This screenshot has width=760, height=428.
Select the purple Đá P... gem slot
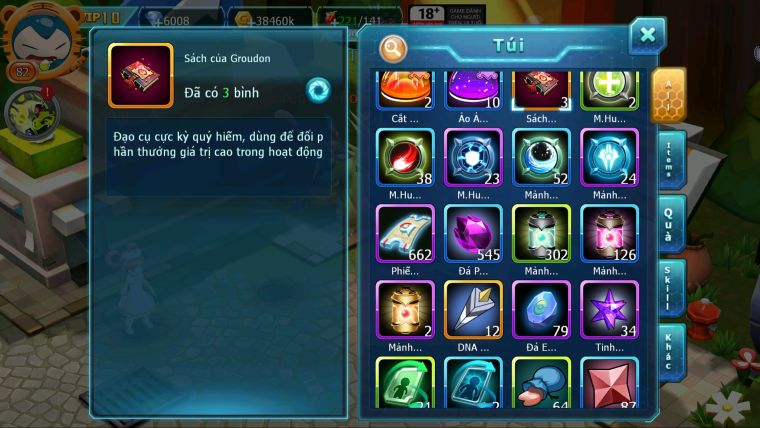point(473,234)
